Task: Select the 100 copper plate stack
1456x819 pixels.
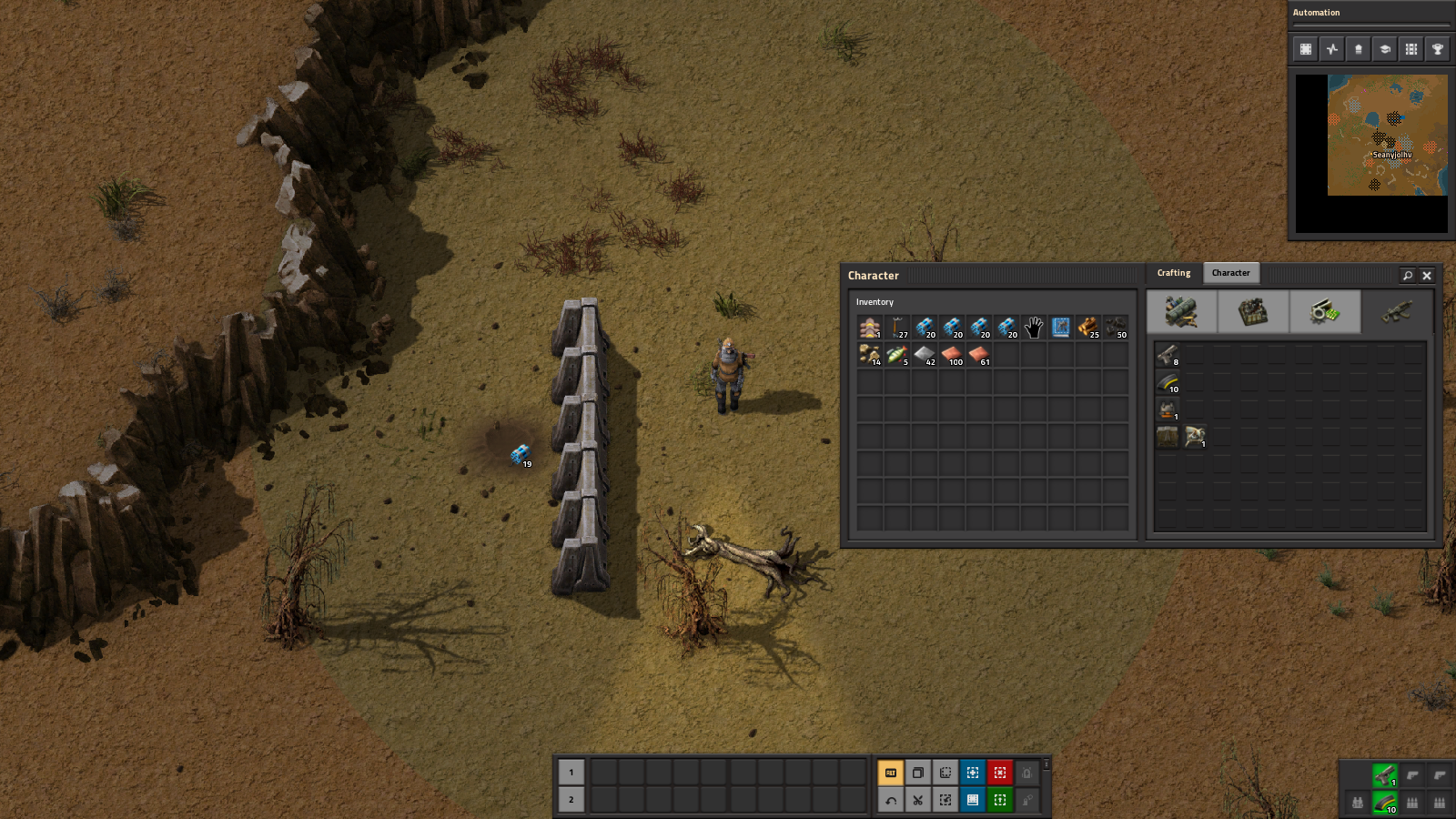Action: point(952,355)
